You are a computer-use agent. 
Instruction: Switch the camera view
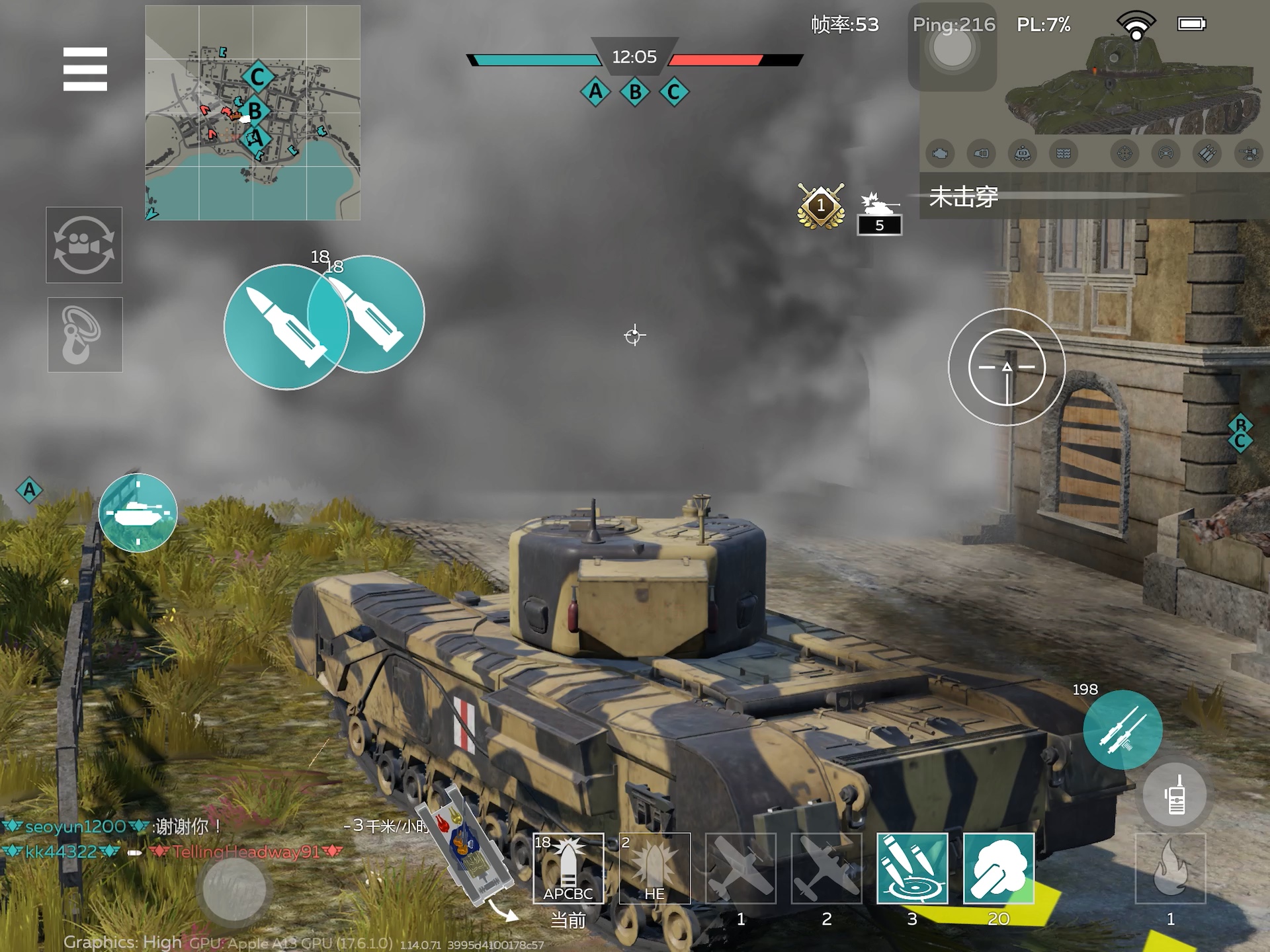[84, 245]
